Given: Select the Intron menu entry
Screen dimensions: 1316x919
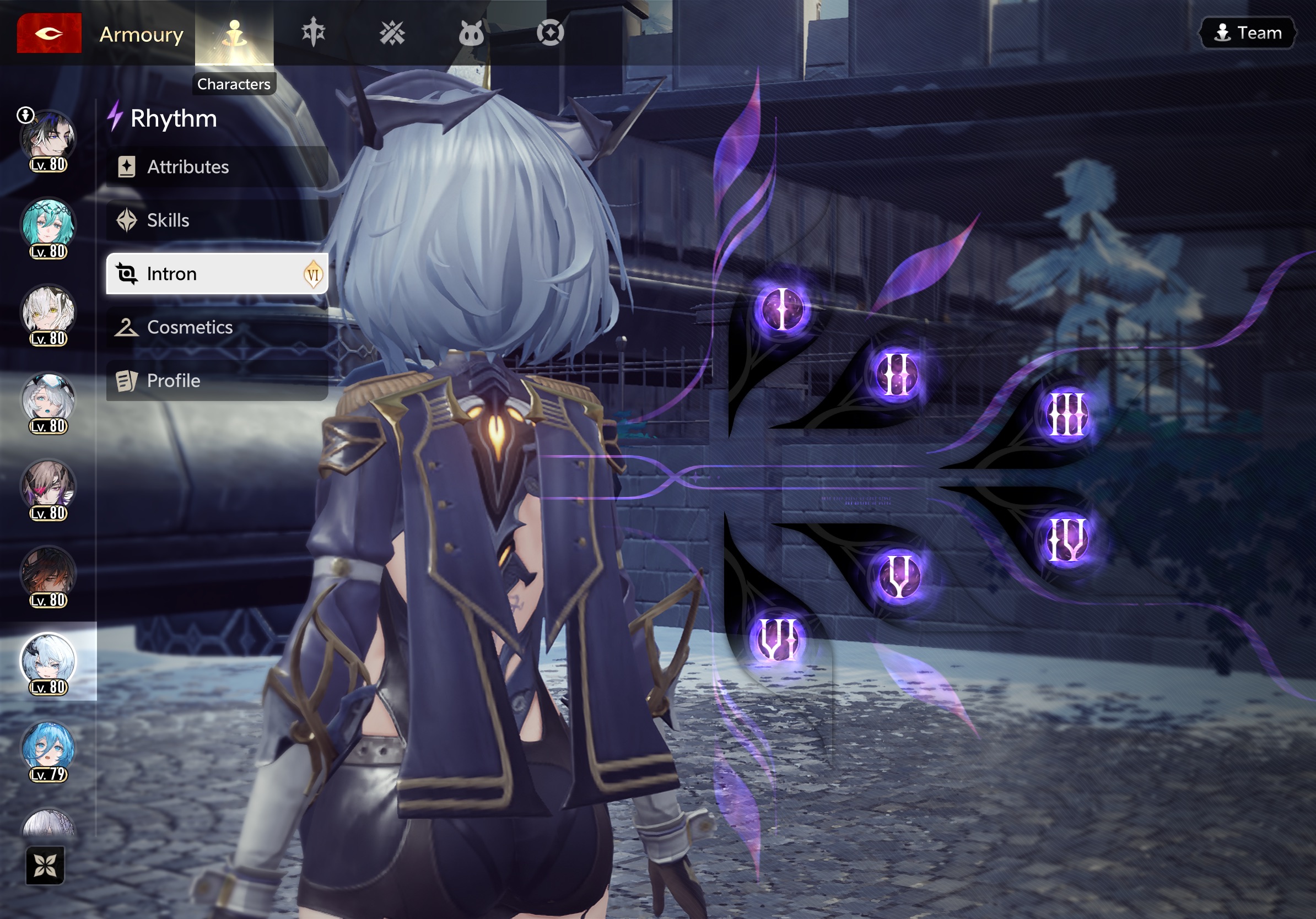Looking at the screenshot, I should (x=217, y=274).
